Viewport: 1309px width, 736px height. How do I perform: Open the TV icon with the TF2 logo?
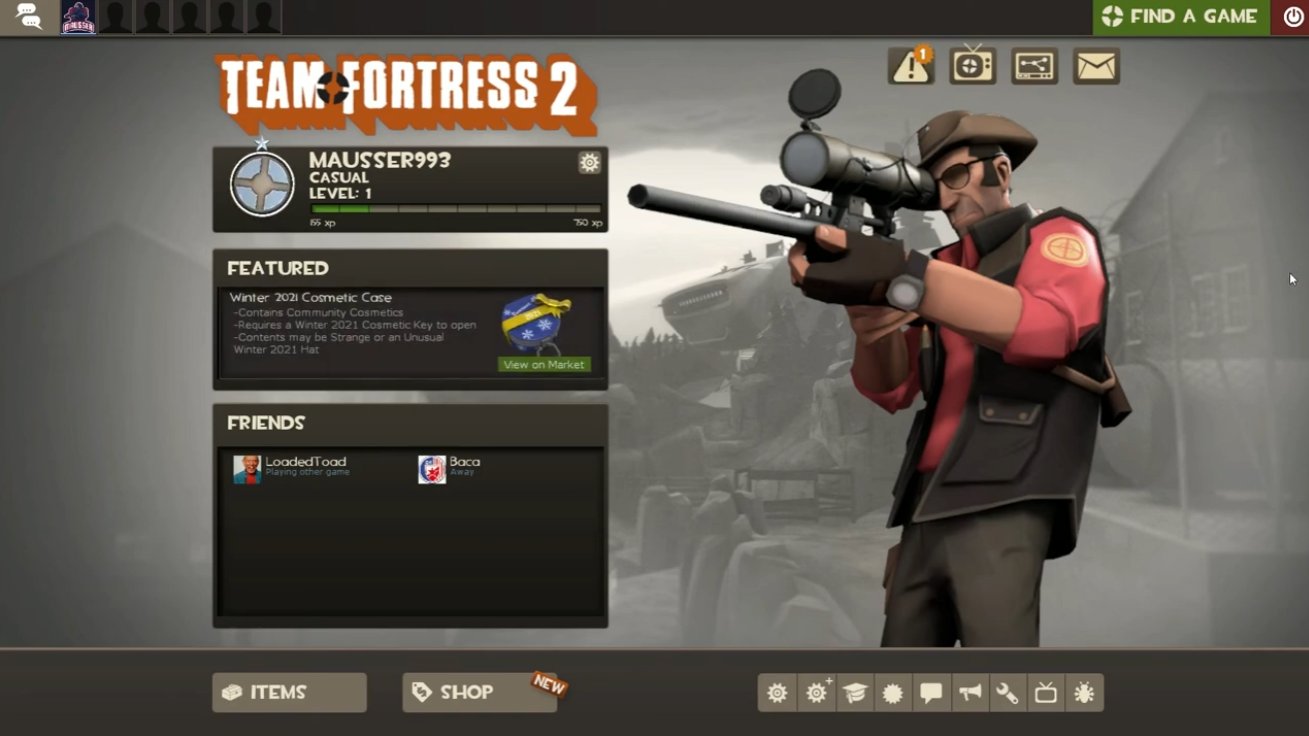tap(972, 66)
